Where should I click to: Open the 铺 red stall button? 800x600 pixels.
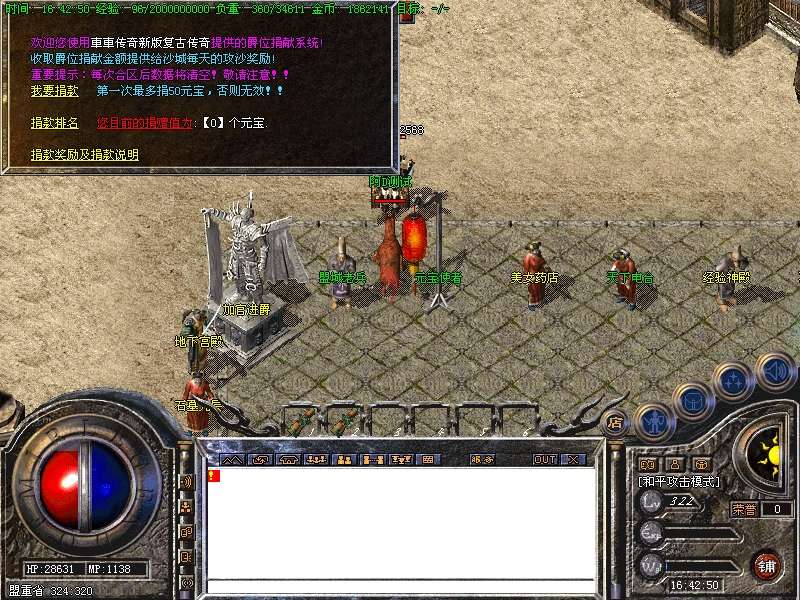766,565
